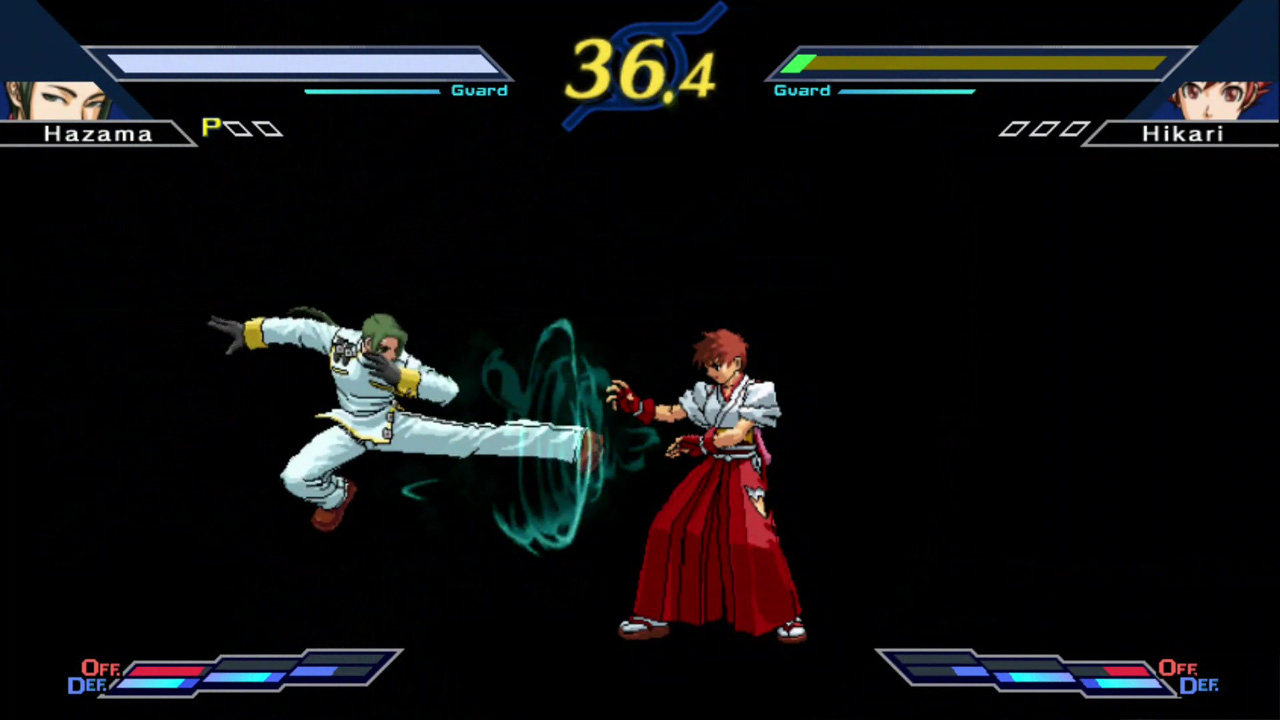Toggle Hikari's Guard indicator
The width and height of the screenshot is (1280, 720).
(x=801, y=90)
